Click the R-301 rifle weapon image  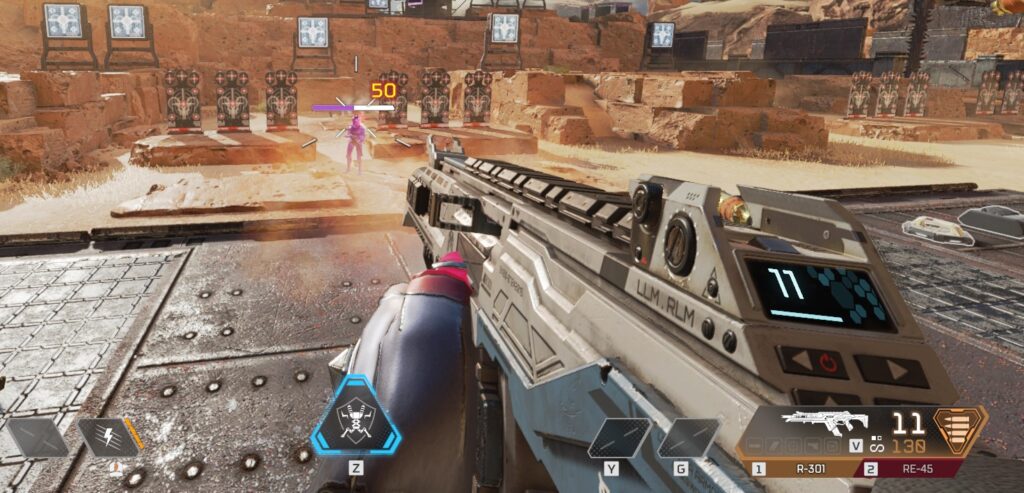pos(821,422)
